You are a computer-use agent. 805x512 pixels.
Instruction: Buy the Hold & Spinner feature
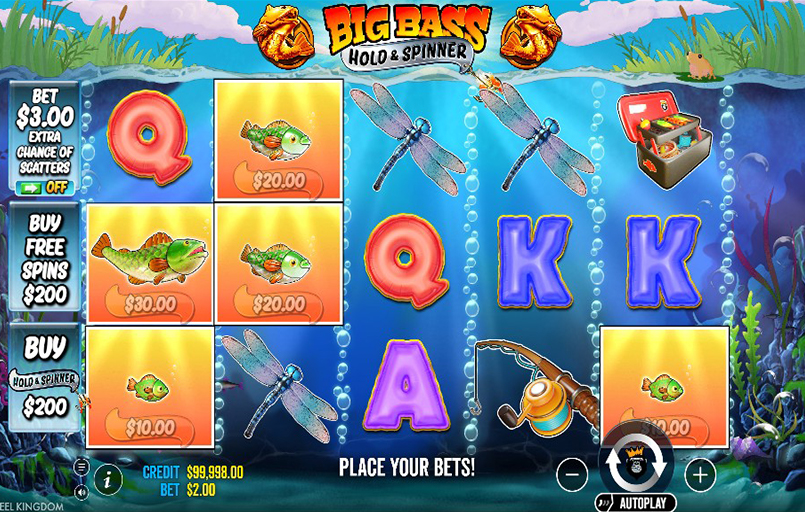click(x=44, y=376)
